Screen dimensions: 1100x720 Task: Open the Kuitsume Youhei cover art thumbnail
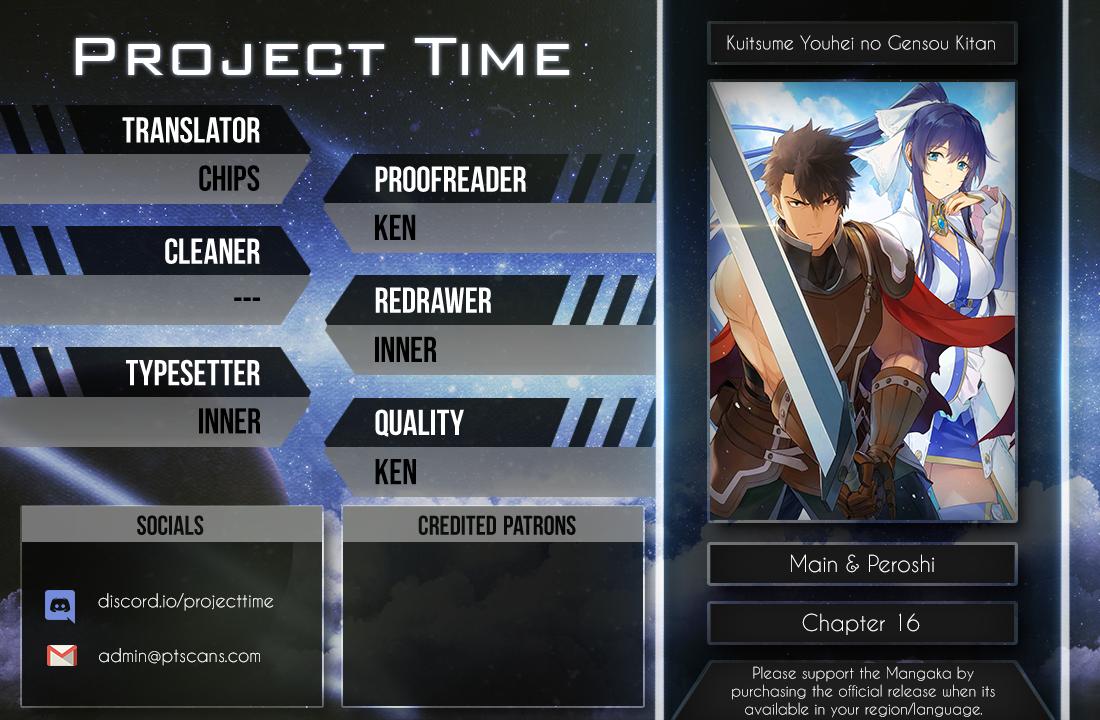(862, 301)
